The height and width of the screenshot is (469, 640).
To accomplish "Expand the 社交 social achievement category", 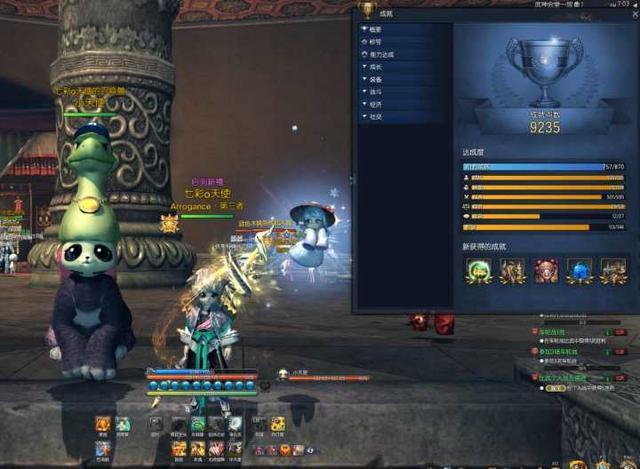I will [376, 116].
